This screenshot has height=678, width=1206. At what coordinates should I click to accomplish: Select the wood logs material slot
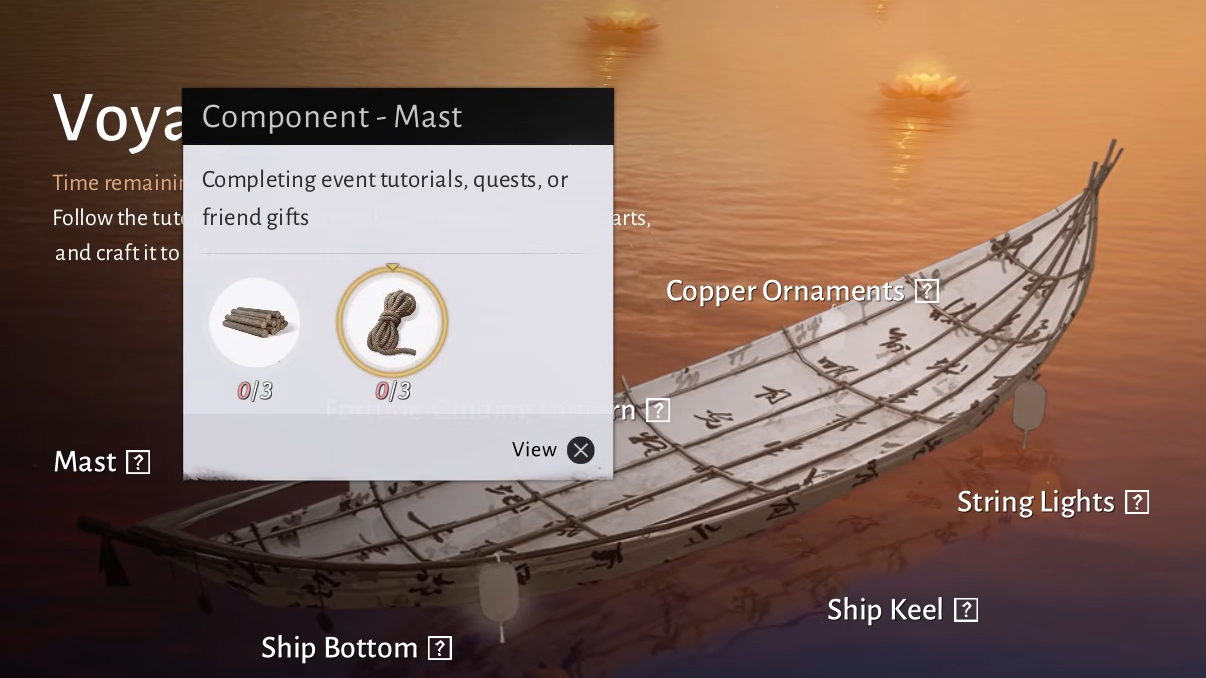(x=254, y=322)
